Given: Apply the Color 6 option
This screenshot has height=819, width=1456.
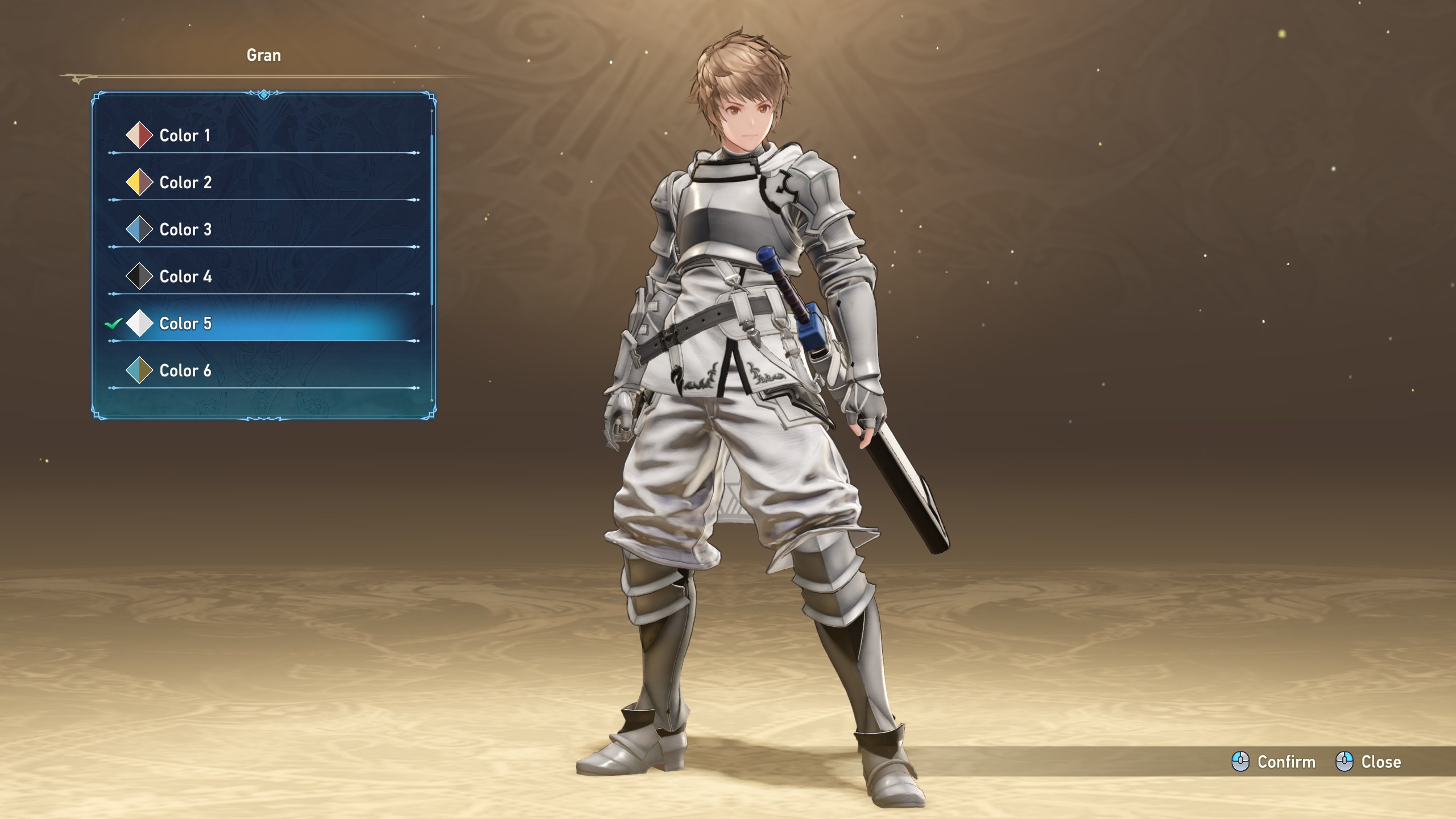Looking at the screenshot, I should pyautogui.click(x=185, y=371).
